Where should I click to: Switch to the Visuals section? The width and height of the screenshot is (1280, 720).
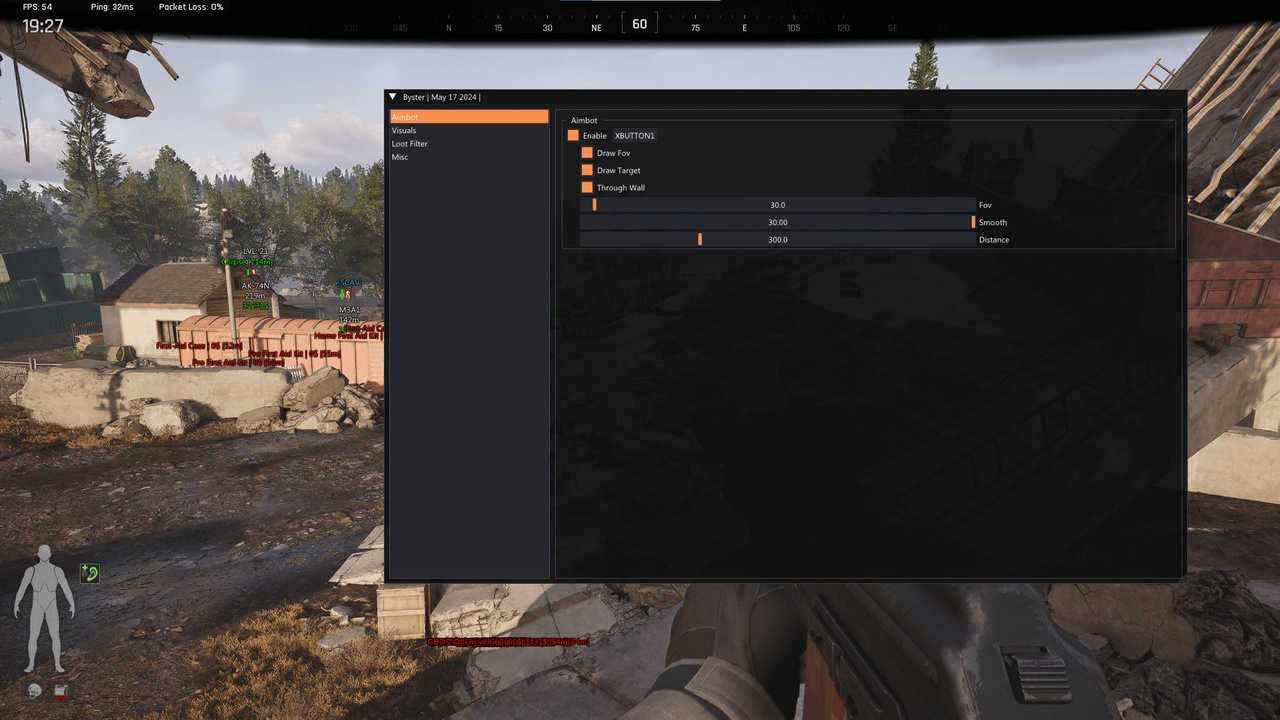(x=404, y=131)
